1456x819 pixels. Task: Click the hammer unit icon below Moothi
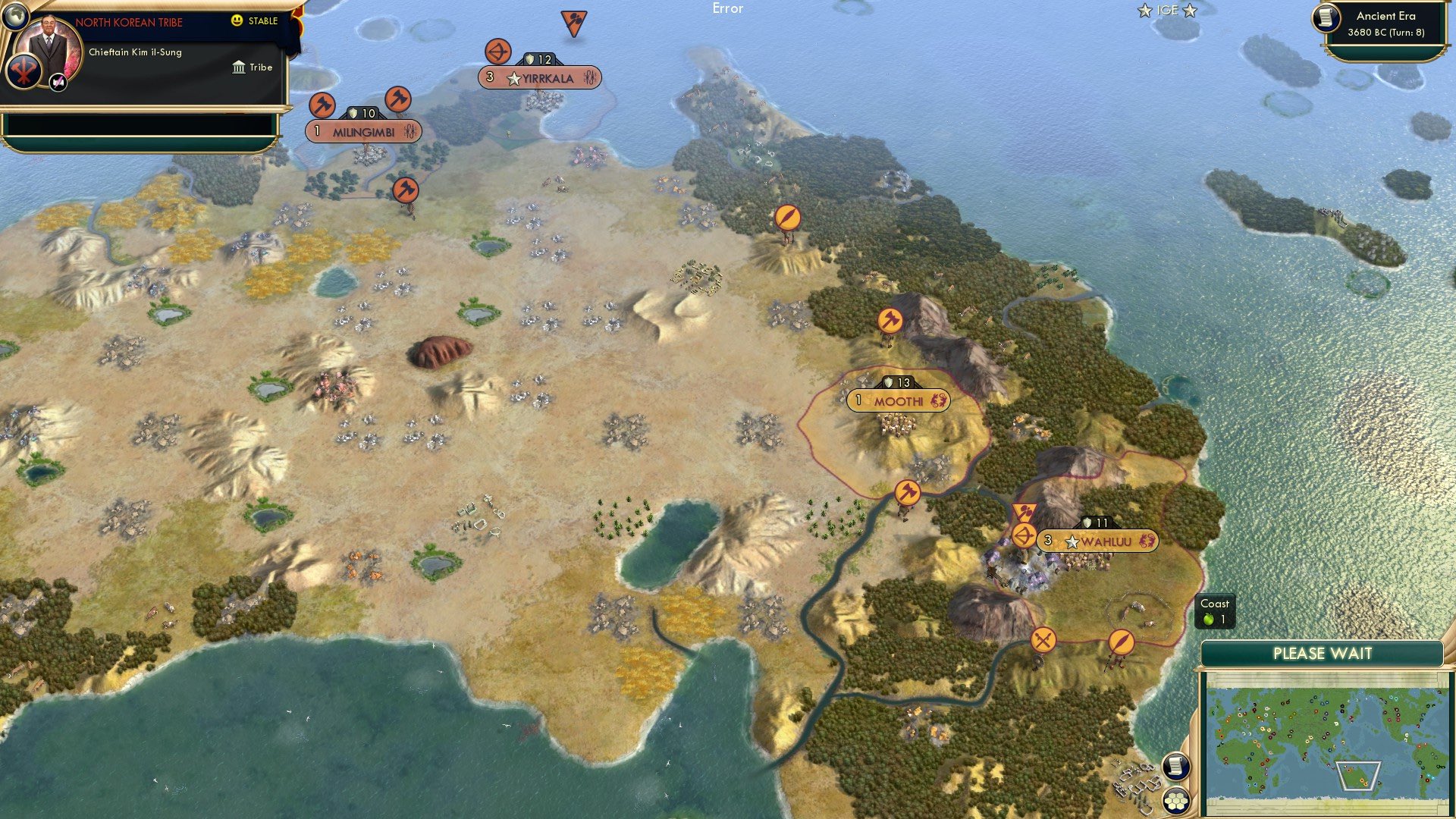coord(907,491)
